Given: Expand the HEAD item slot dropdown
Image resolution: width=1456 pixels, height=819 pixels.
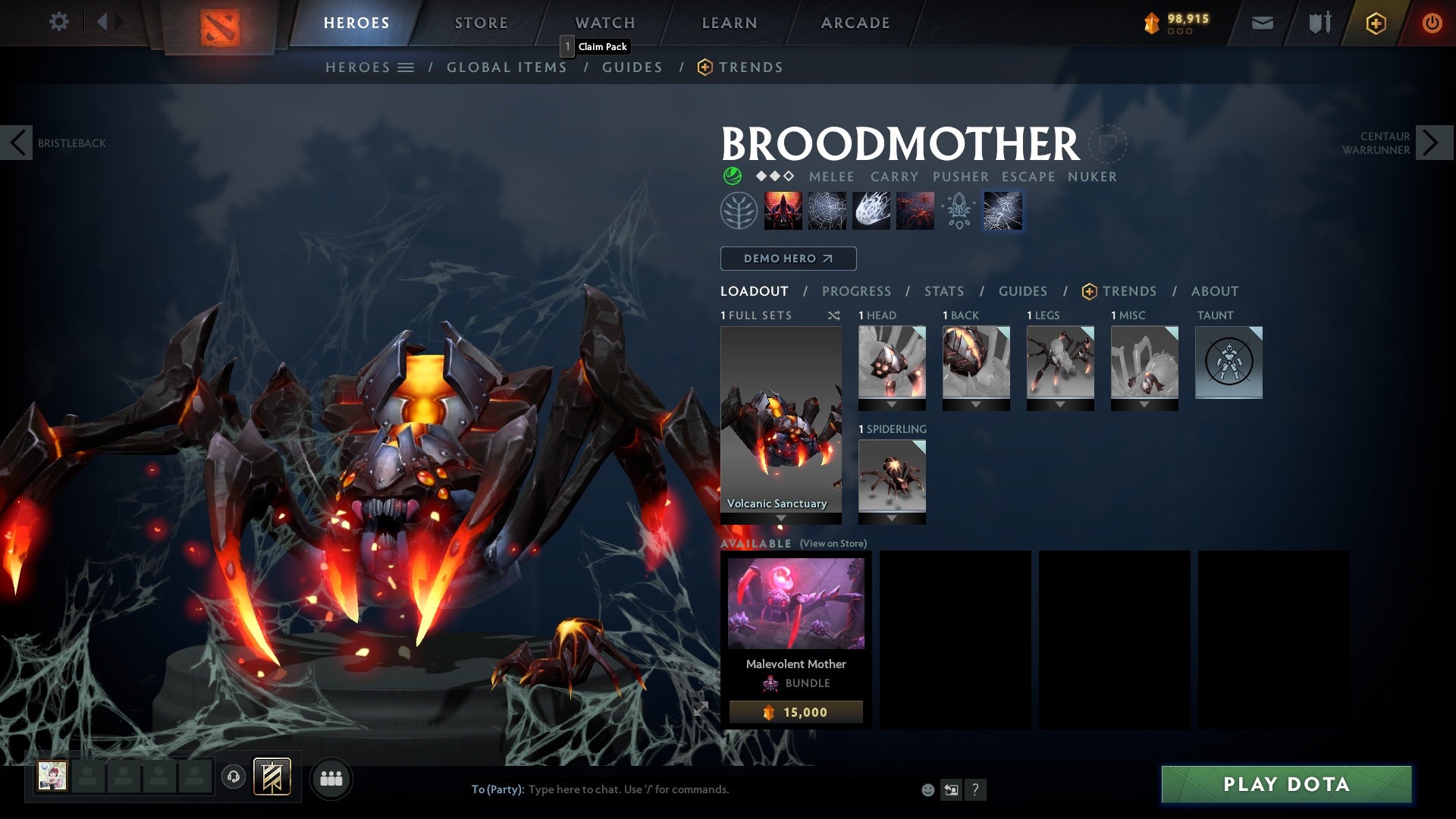Looking at the screenshot, I should [892, 403].
